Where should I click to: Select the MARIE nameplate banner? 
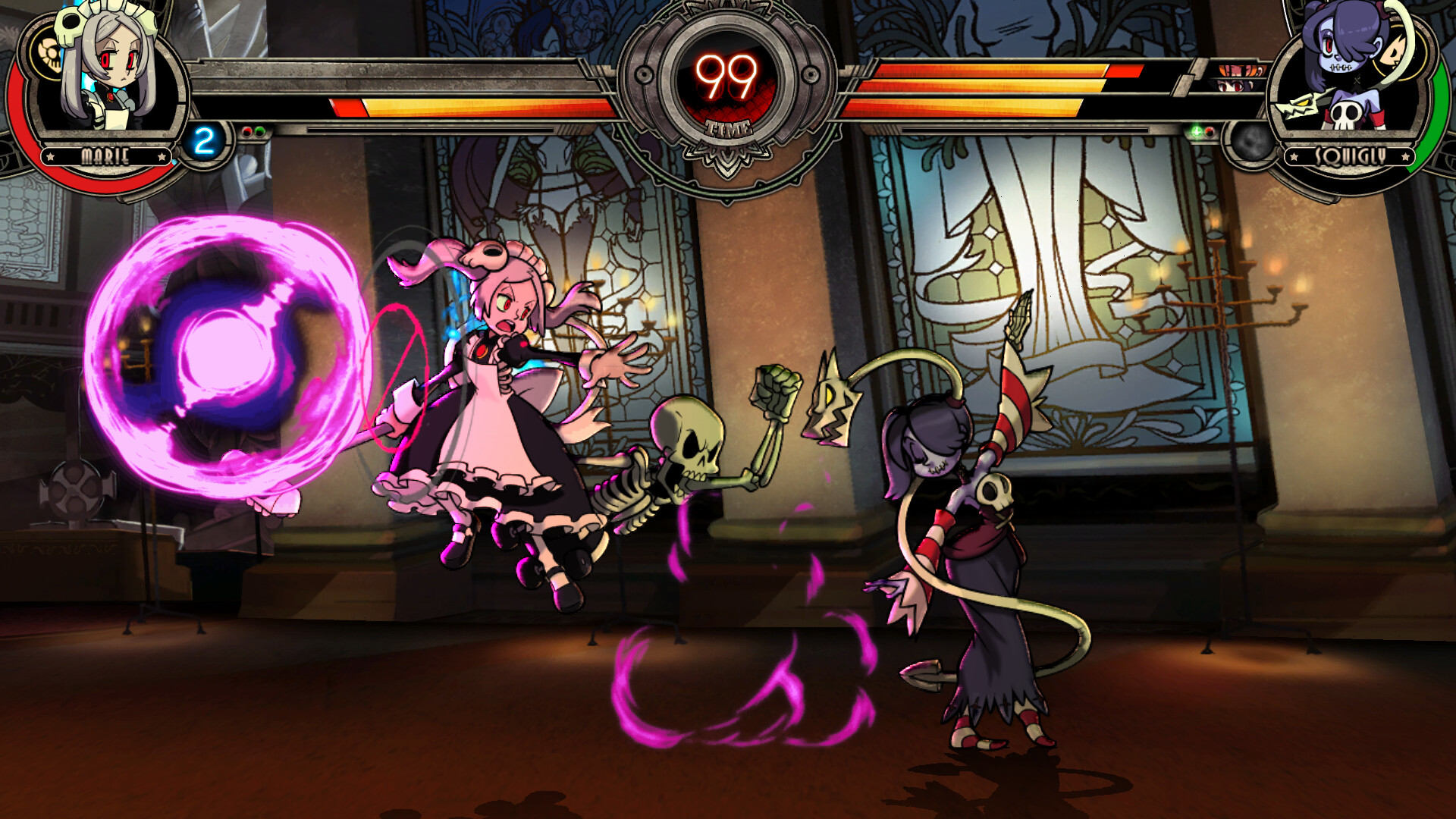105,157
